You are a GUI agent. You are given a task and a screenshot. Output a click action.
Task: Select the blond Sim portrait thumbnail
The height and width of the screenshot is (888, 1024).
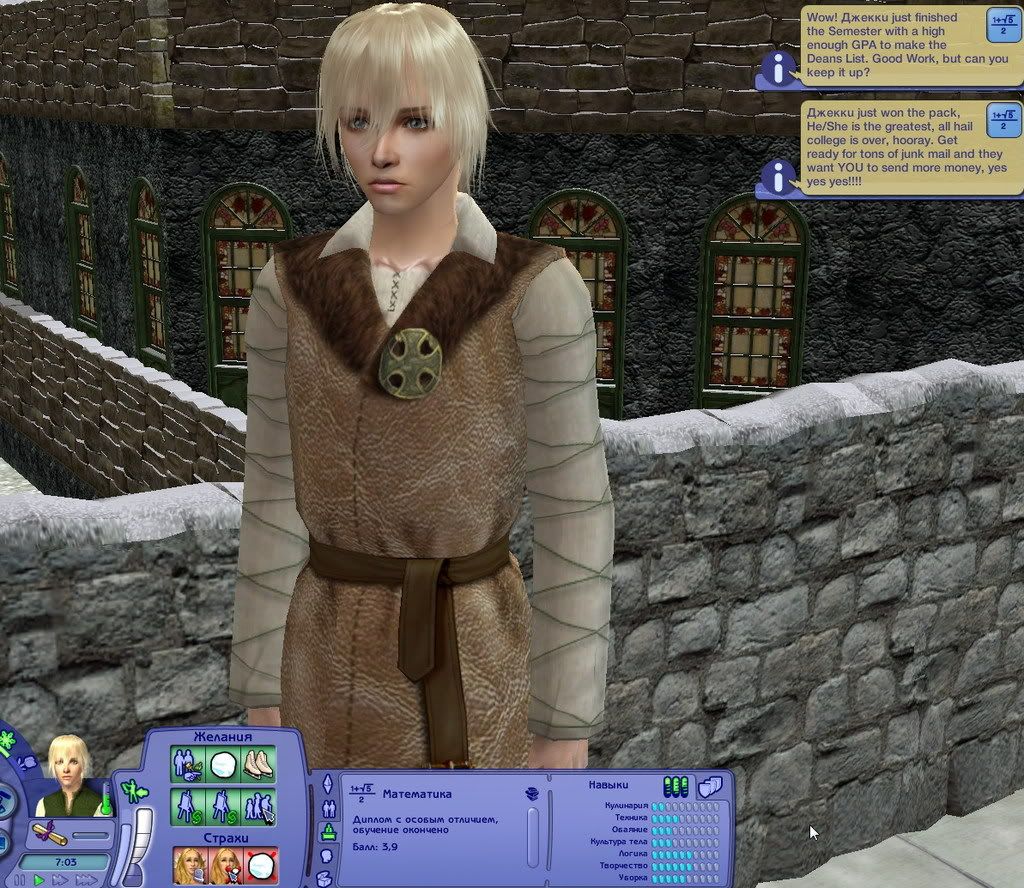tap(70, 777)
